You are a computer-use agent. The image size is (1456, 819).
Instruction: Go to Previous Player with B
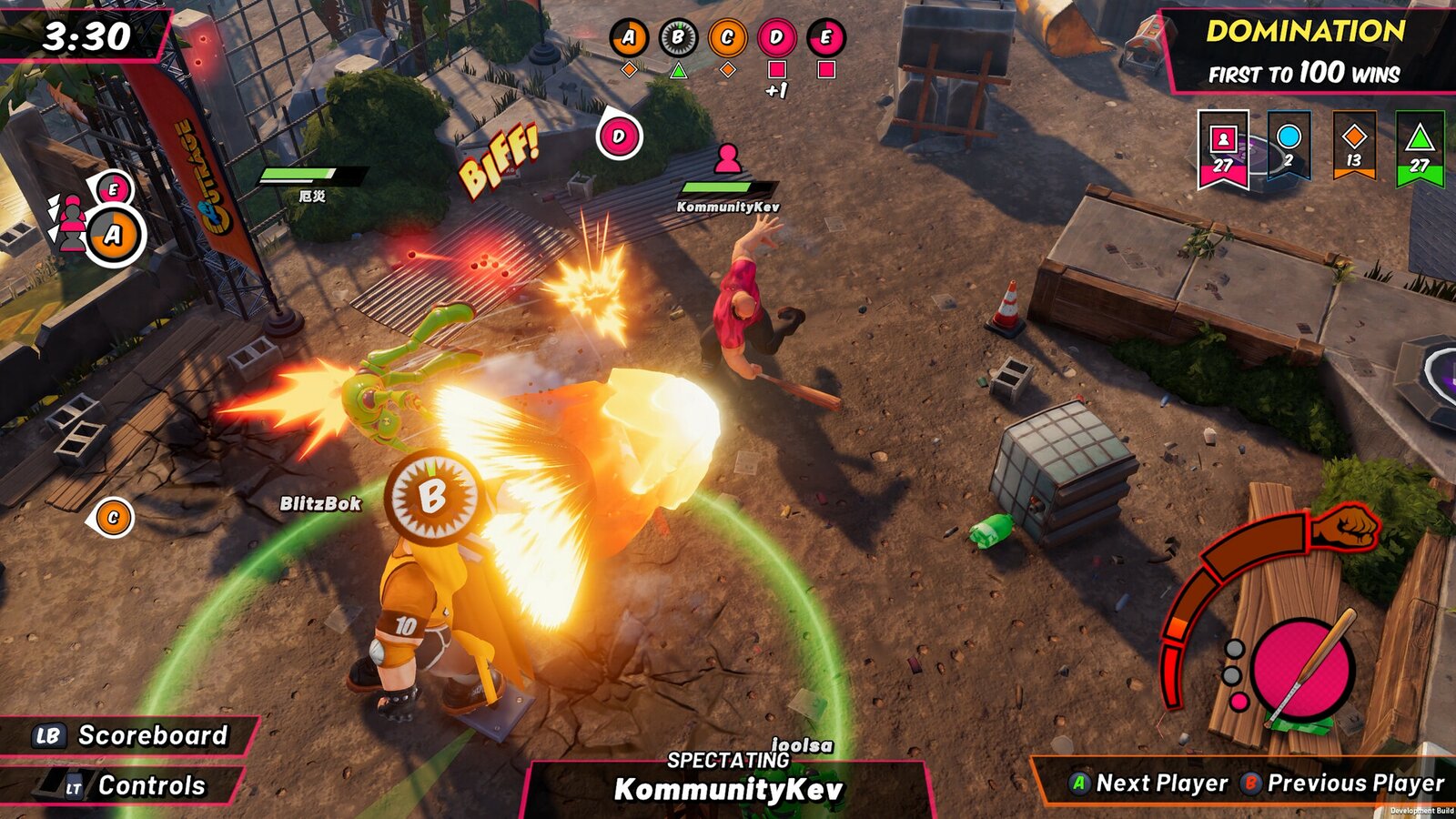[x=1342, y=781]
